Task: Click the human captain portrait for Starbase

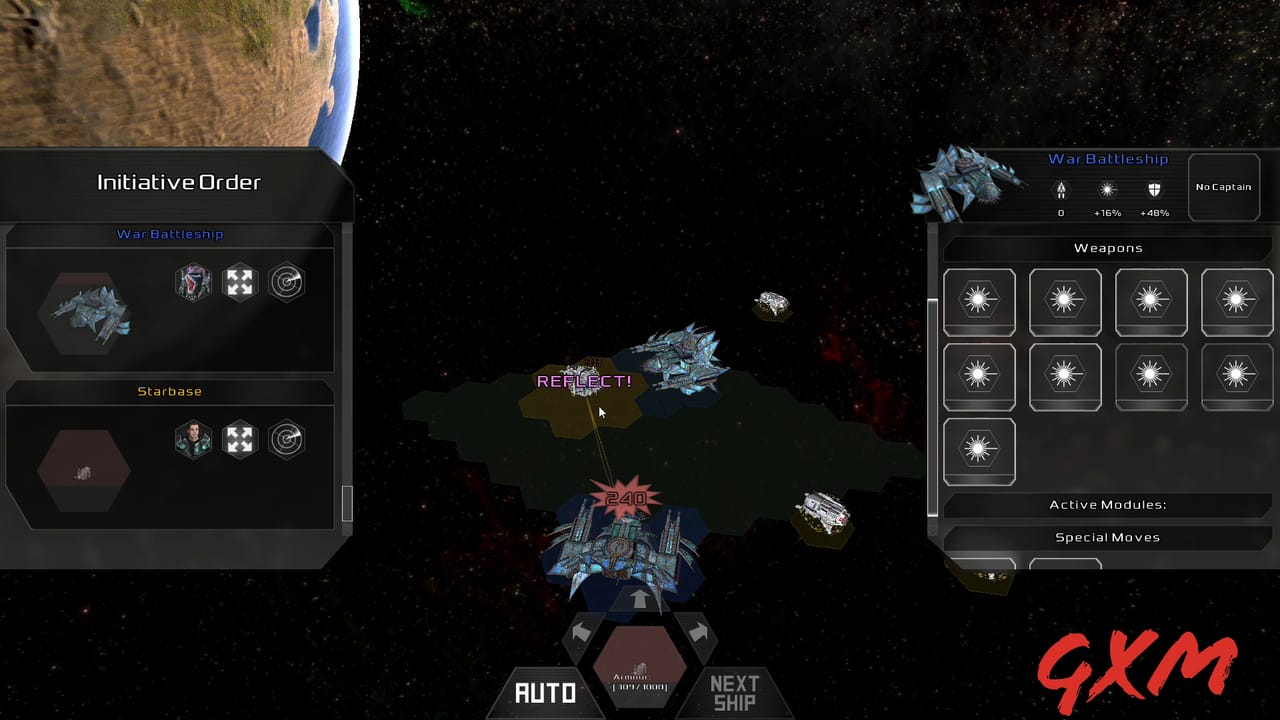Action: pyautogui.click(x=193, y=439)
